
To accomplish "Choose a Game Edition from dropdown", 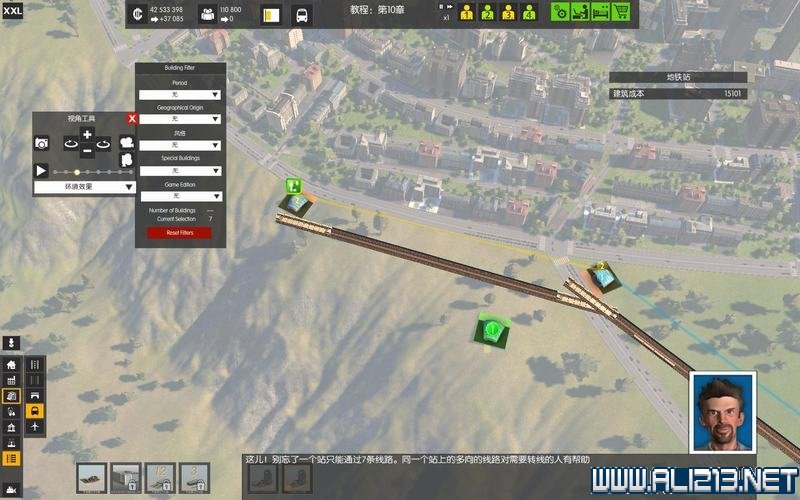I will pyautogui.click(x=180, y=196).
